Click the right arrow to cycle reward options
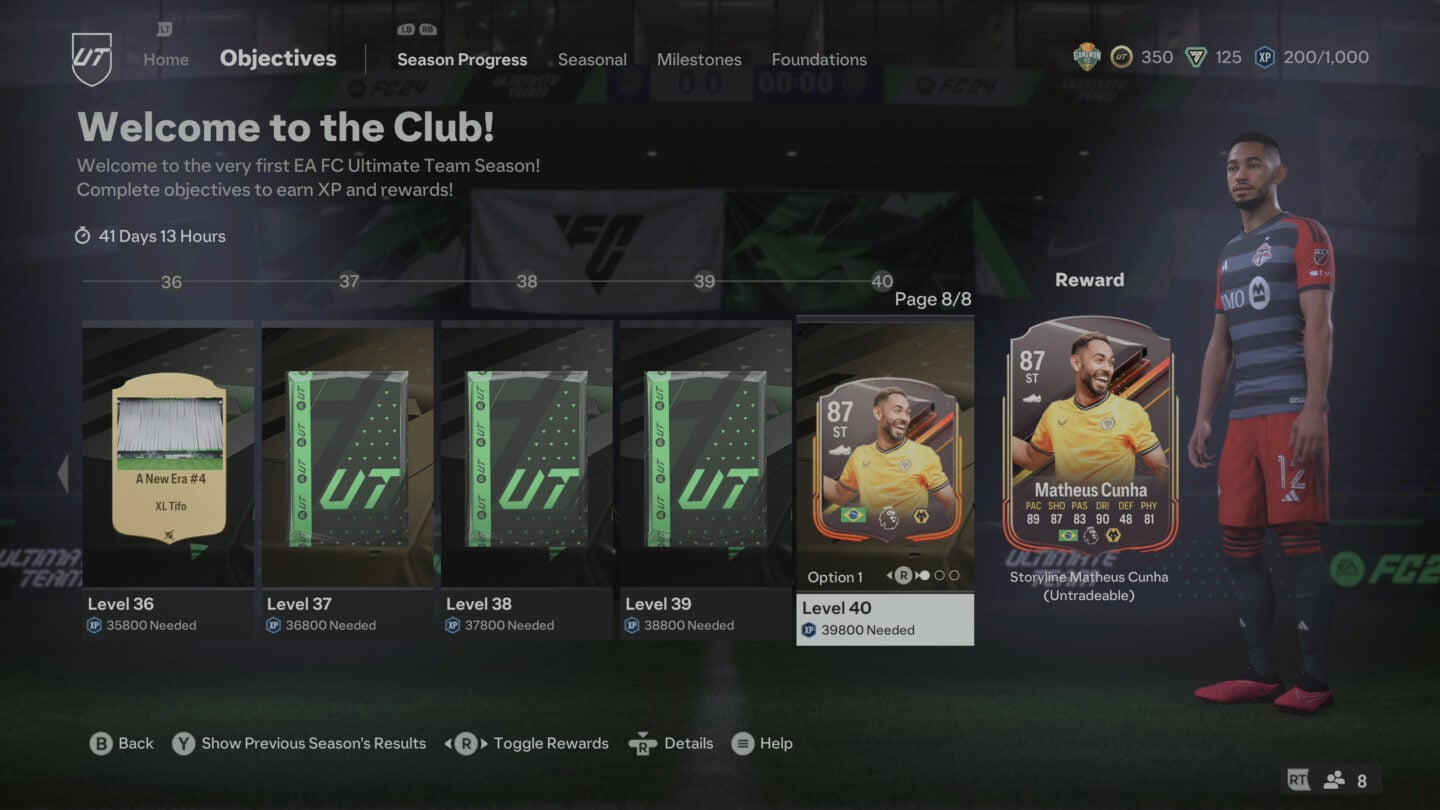Screen dimensions: 1440x810 click(917, 576)
